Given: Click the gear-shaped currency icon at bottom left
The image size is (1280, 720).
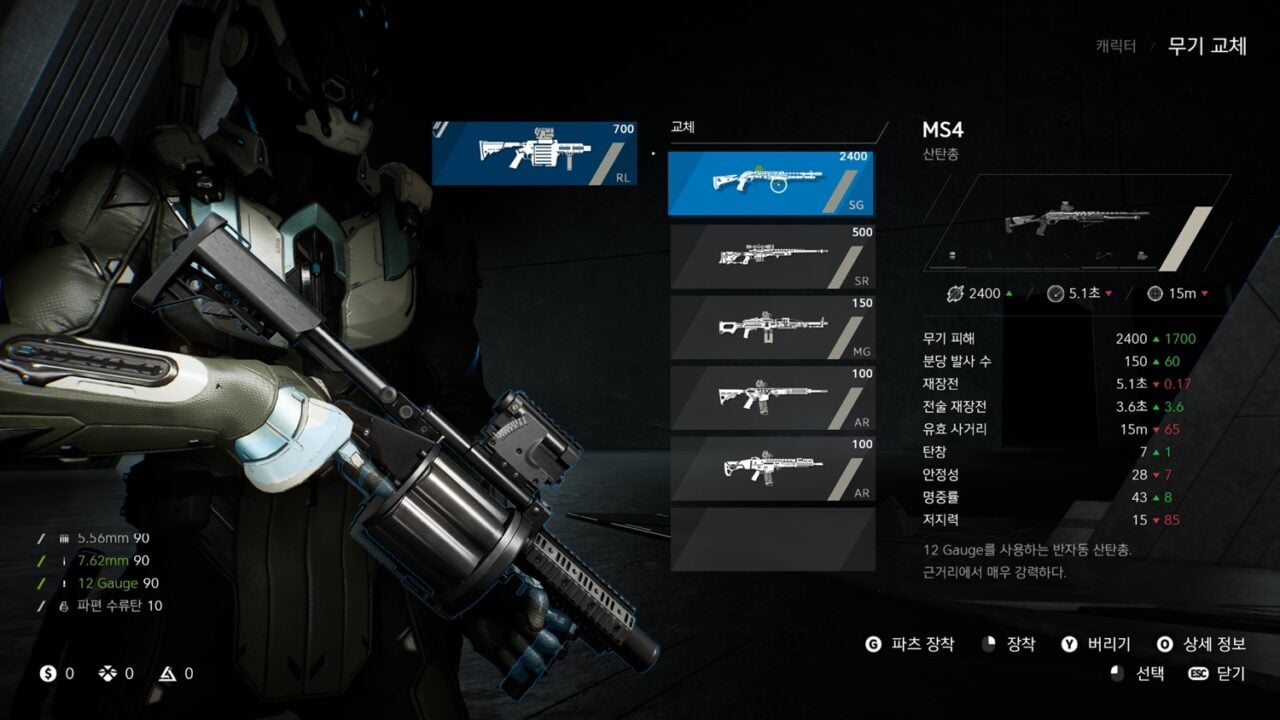Looking at the screenshot, I should coord(107,673).
